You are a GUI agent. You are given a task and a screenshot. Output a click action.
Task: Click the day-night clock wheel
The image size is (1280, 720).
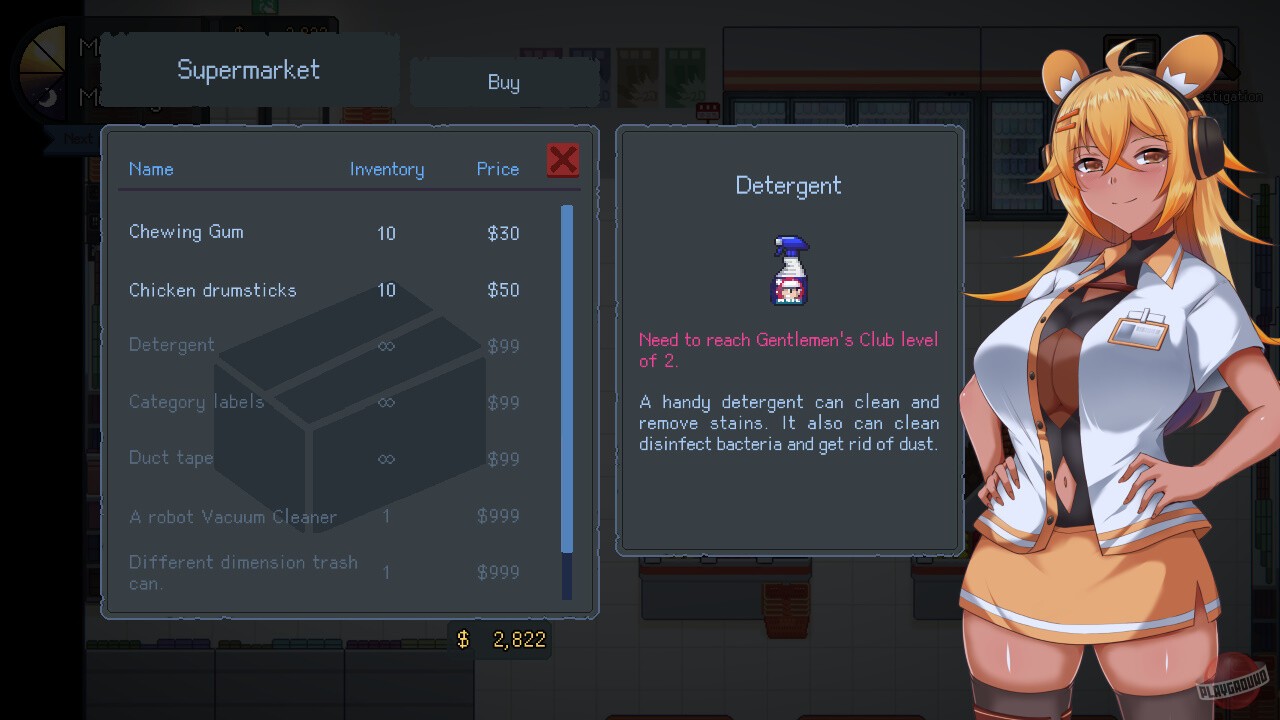click(40, 70)
